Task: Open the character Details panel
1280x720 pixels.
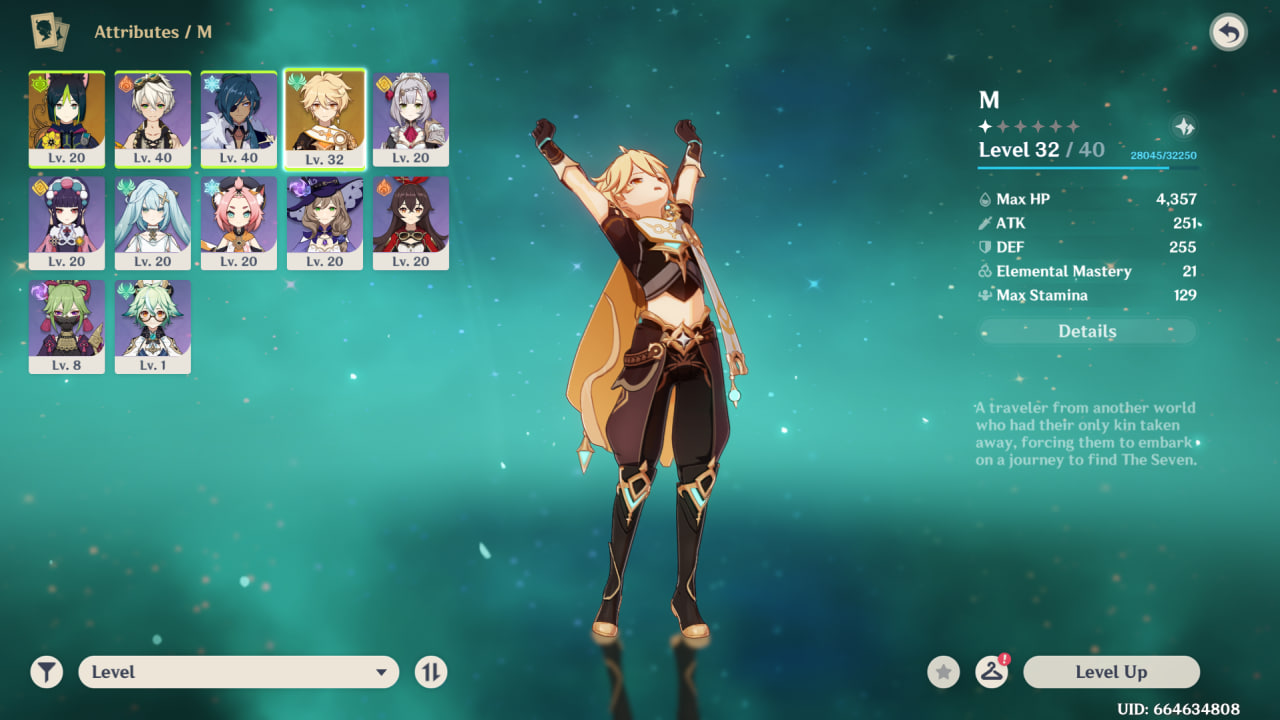Action: coord(1087,331)
